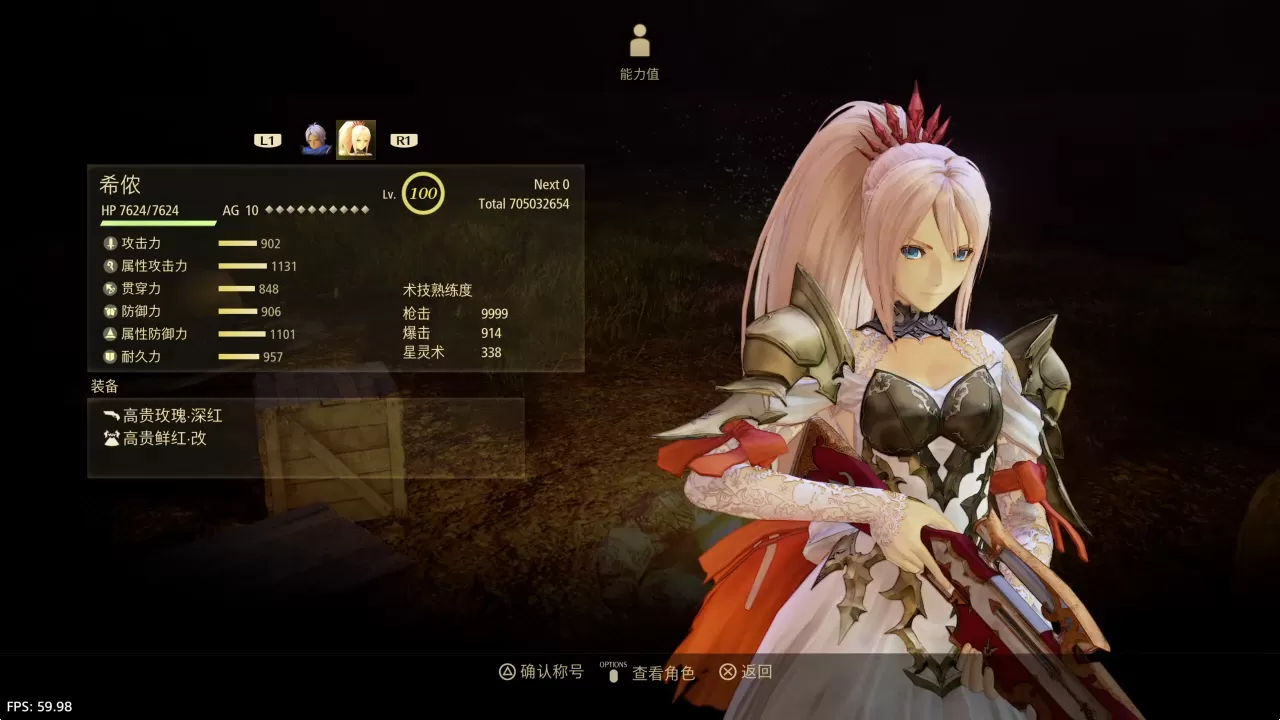Select the 耐久力 endurance stat icon
Viewport: 1280px width, 720px height.
coord(112,356)
